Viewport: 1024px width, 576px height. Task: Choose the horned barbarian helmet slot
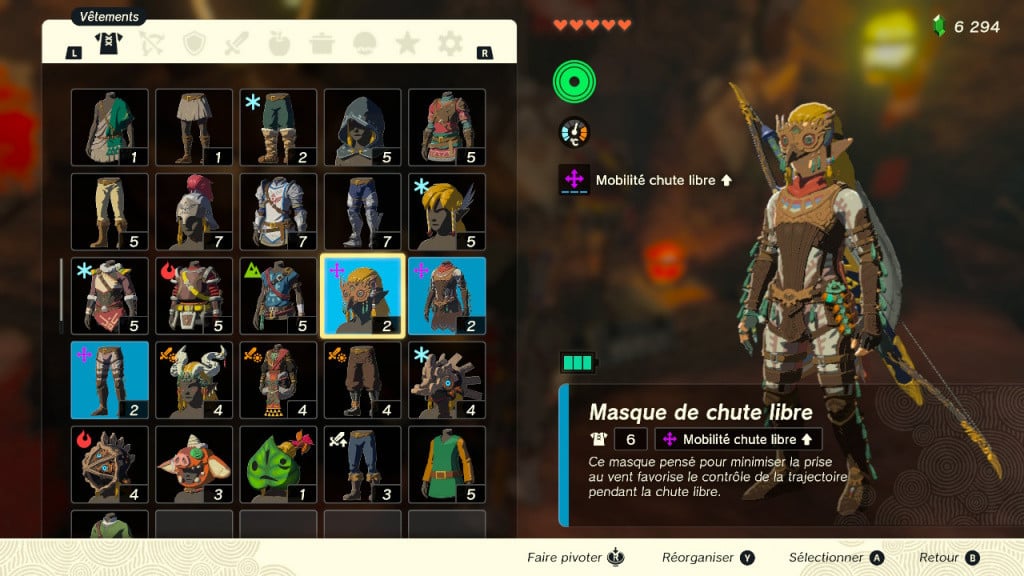pyautogui.click(x=194, y=380)
